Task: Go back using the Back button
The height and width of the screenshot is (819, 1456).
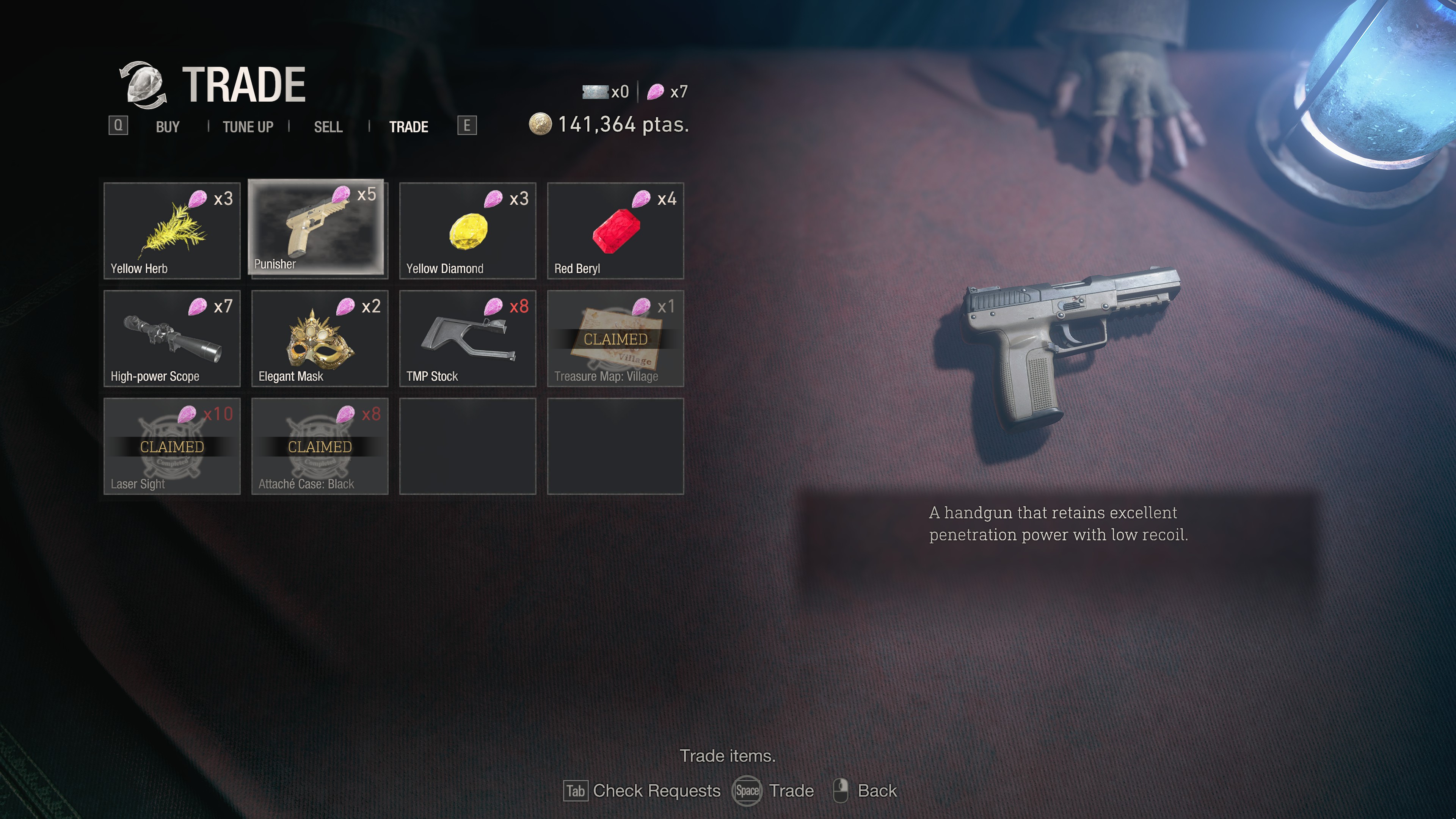Action: [x=866, y=790]
